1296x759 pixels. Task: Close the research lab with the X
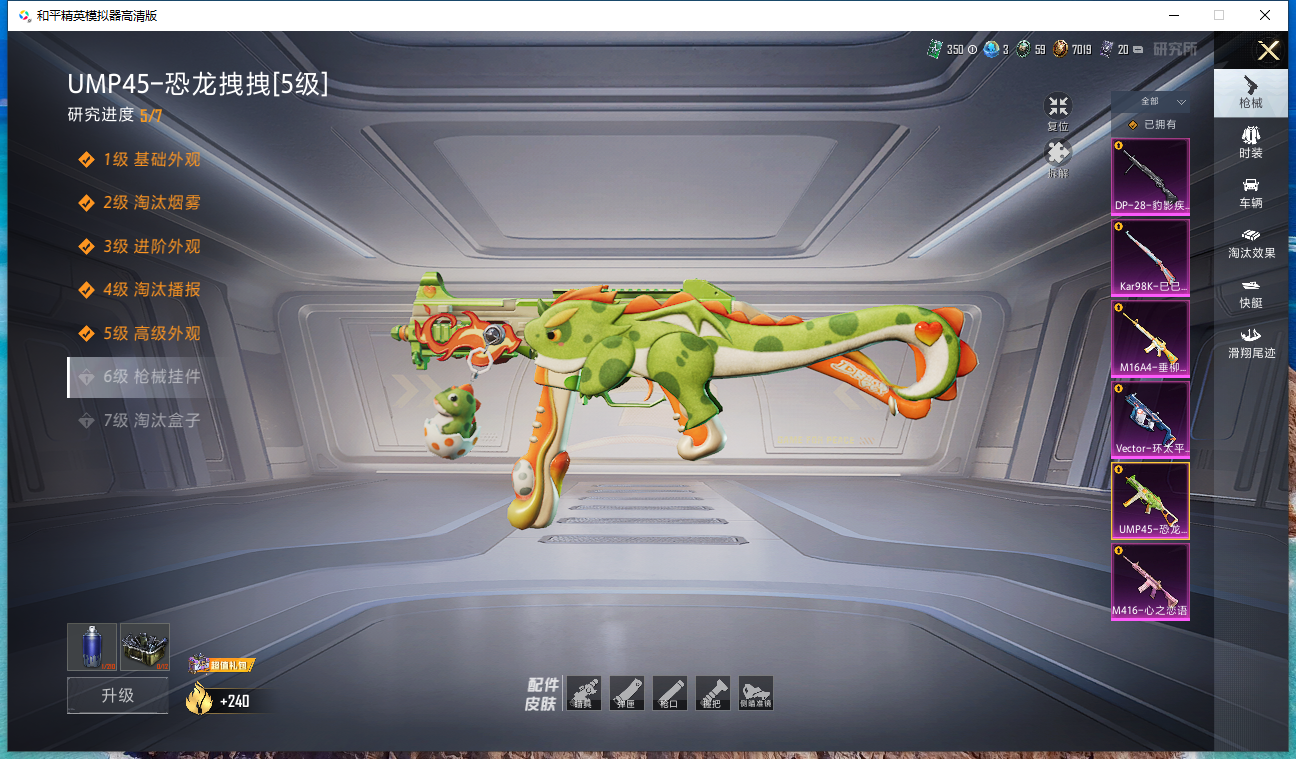tap(1268, 51)
